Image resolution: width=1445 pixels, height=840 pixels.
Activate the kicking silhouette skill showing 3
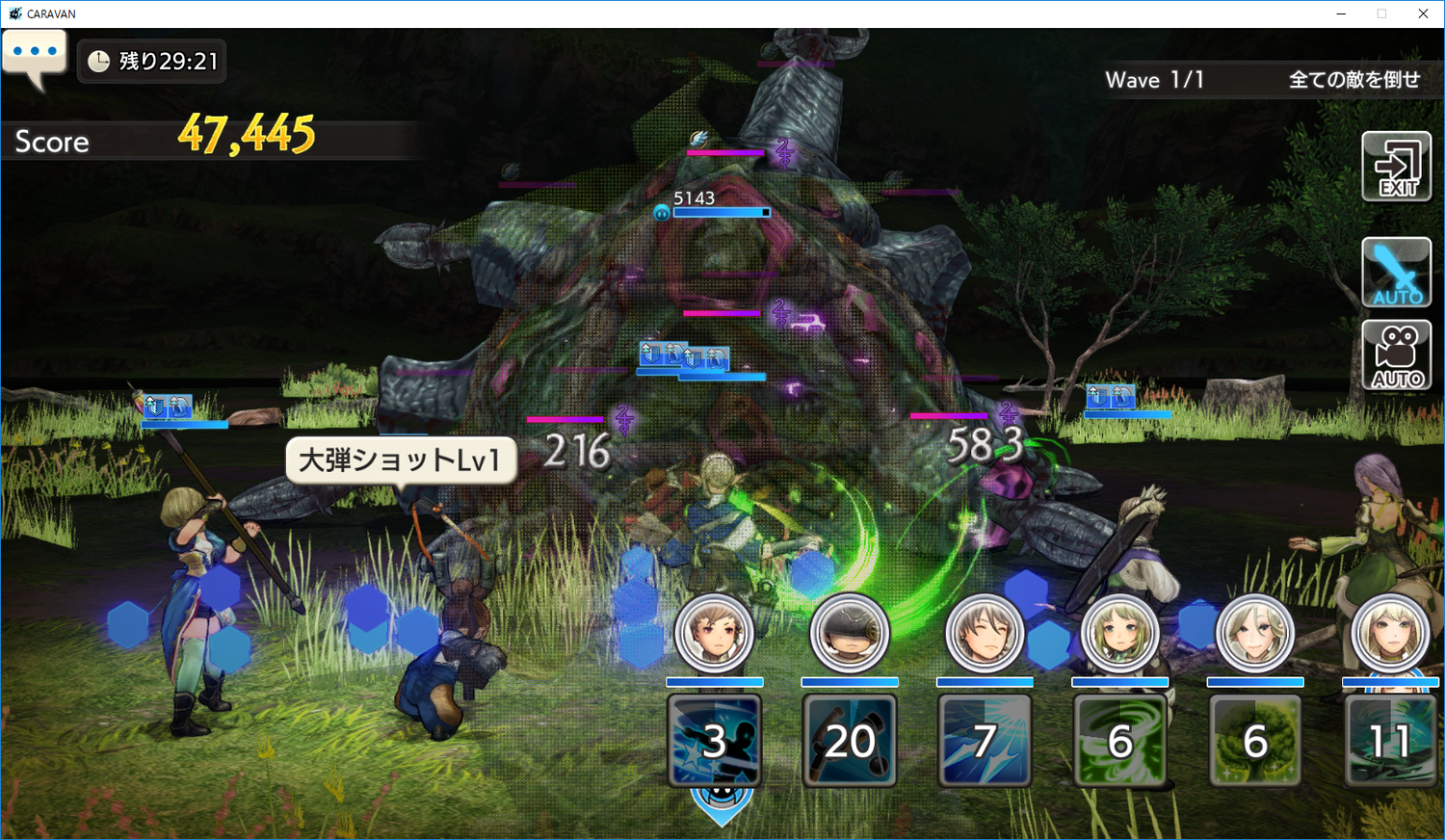[x=715, y=740]
